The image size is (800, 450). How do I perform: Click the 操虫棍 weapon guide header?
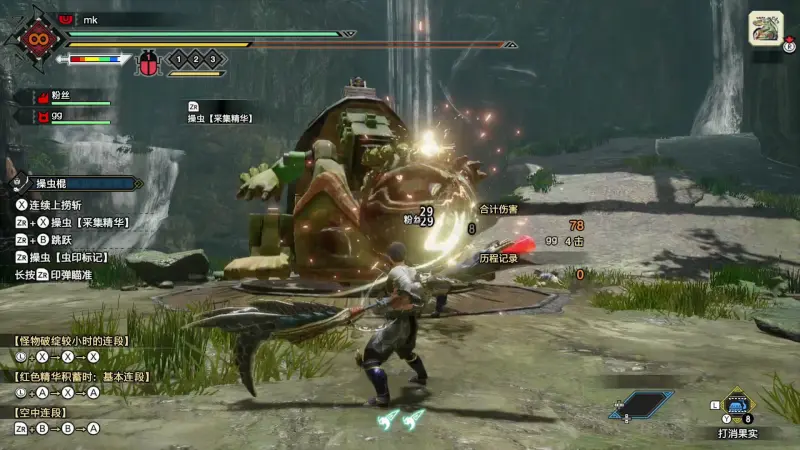point(75,183)
